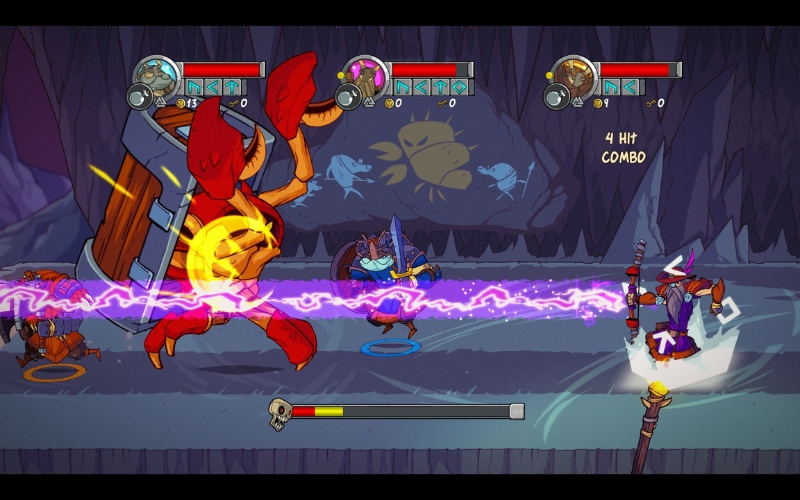Viewport: 800px width, 500px height.
Task: Select the third player's bomb item slot
Action: click(556, 97)
